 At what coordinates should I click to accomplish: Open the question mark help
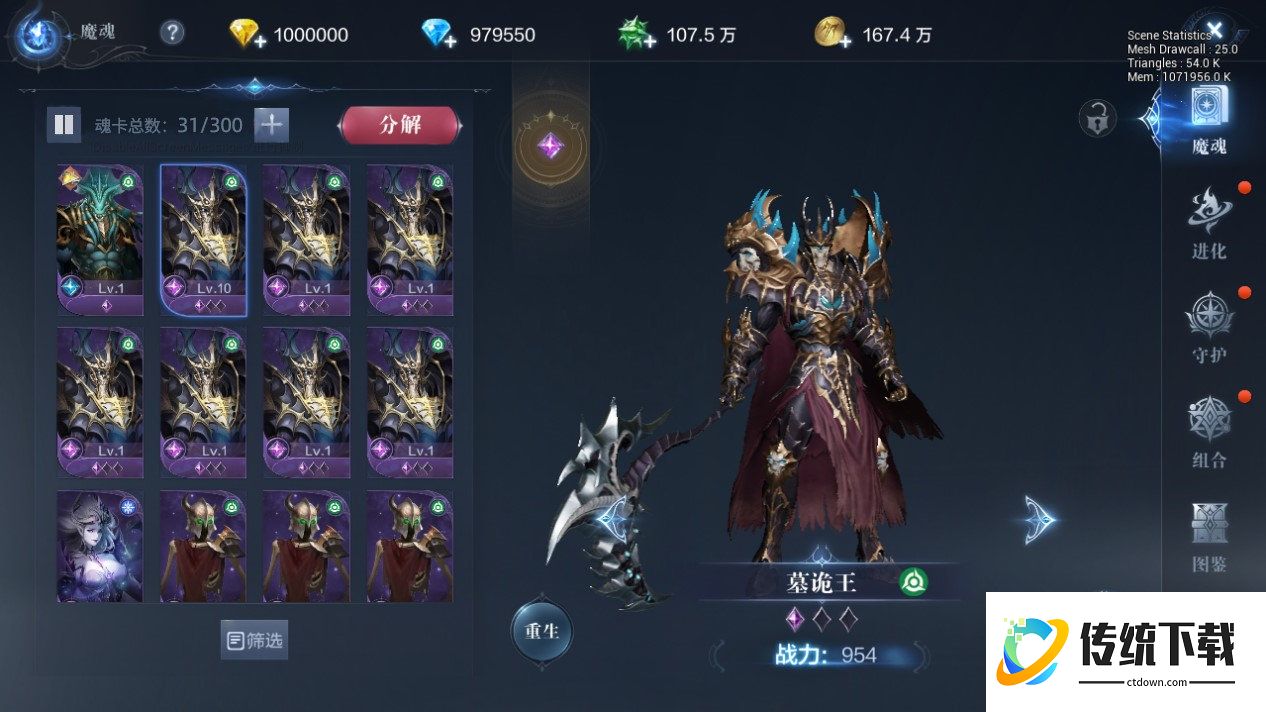coord(172,33)
